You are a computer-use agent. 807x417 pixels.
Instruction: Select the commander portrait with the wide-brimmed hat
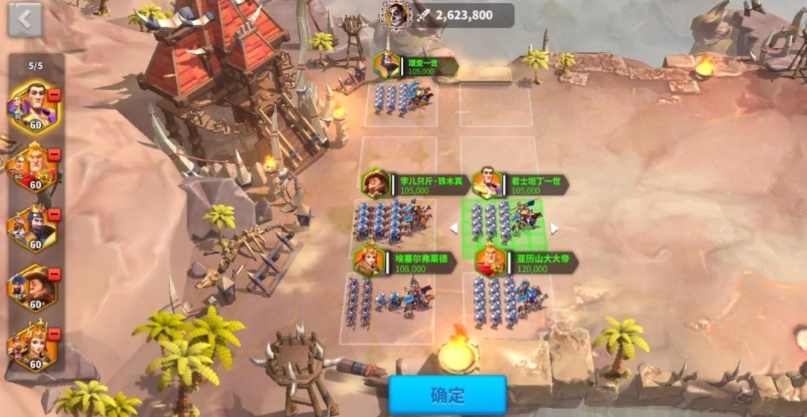tap(32, 288)
